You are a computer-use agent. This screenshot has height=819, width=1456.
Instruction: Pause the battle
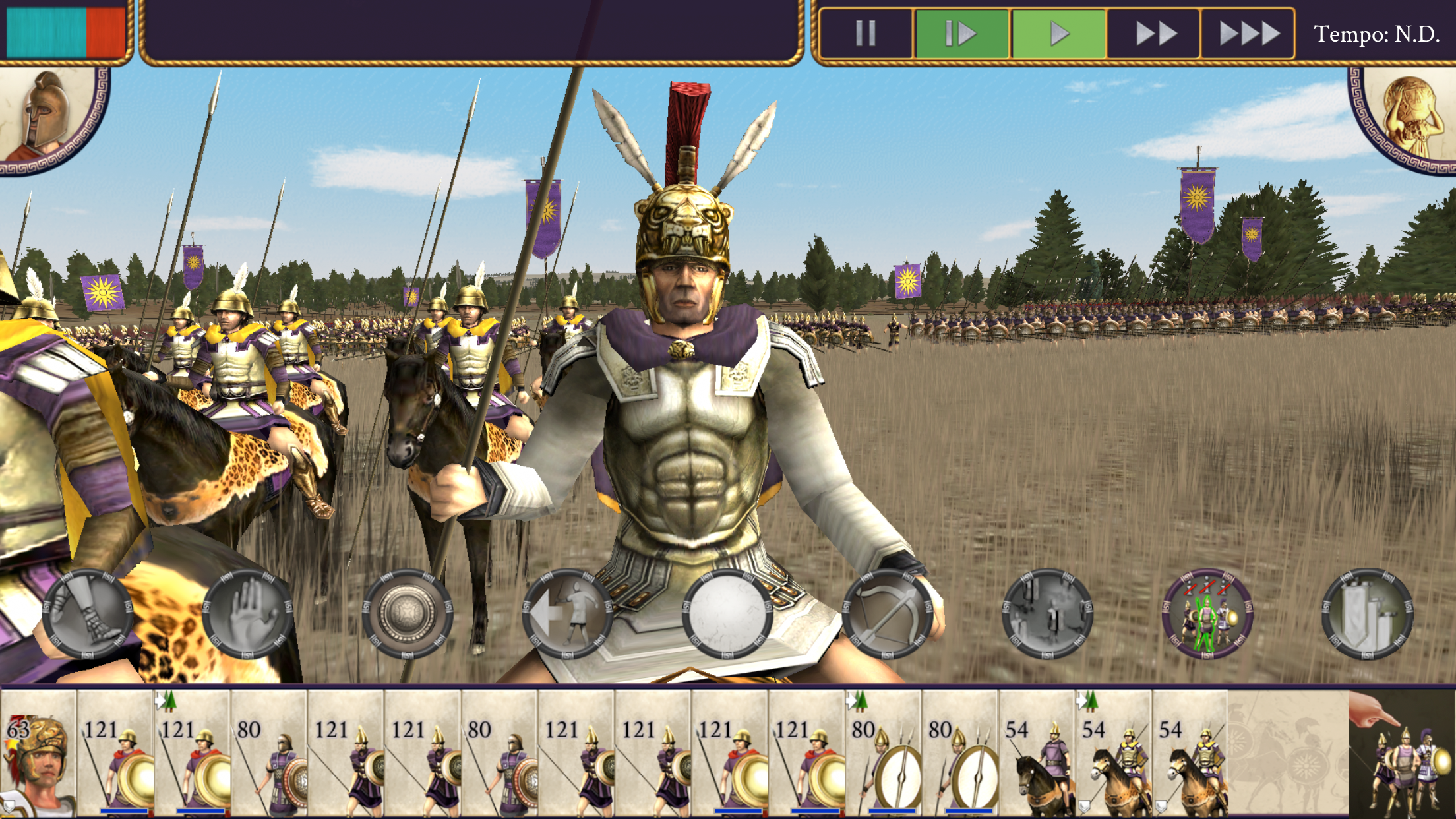[x=865, y=33]
